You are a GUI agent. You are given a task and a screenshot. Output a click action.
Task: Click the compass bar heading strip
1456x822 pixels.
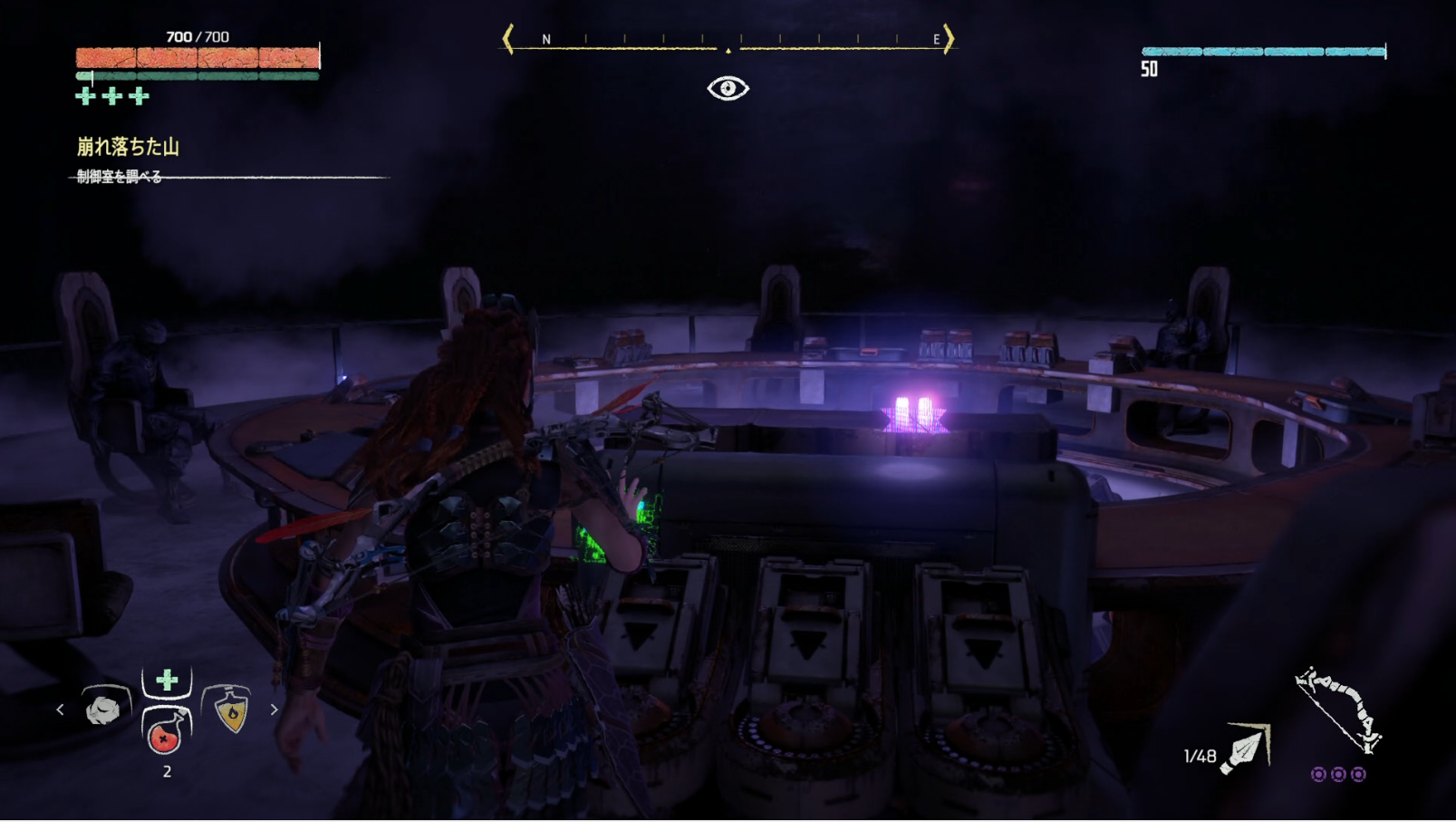click(x=728, y=41)
